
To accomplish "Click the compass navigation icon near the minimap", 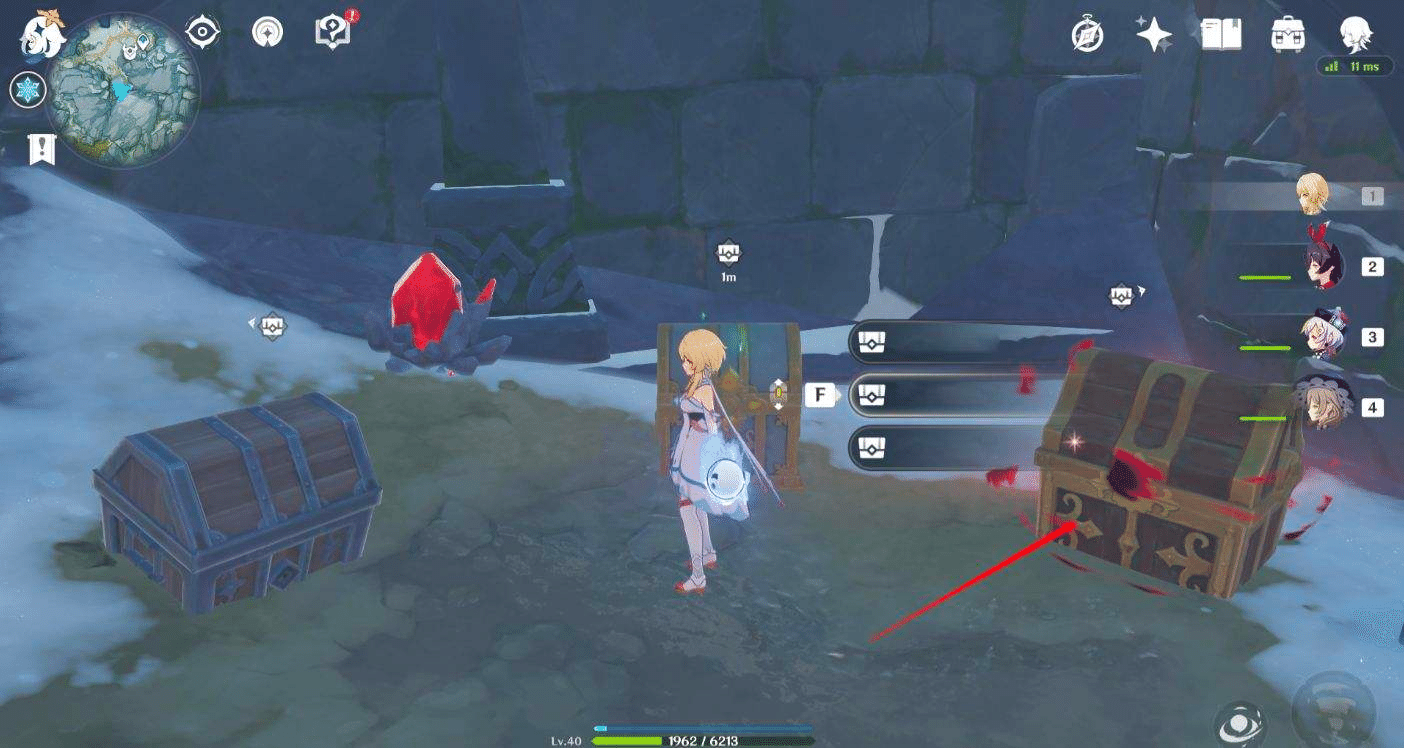I will pyautogui.click(x=268, y=30).
